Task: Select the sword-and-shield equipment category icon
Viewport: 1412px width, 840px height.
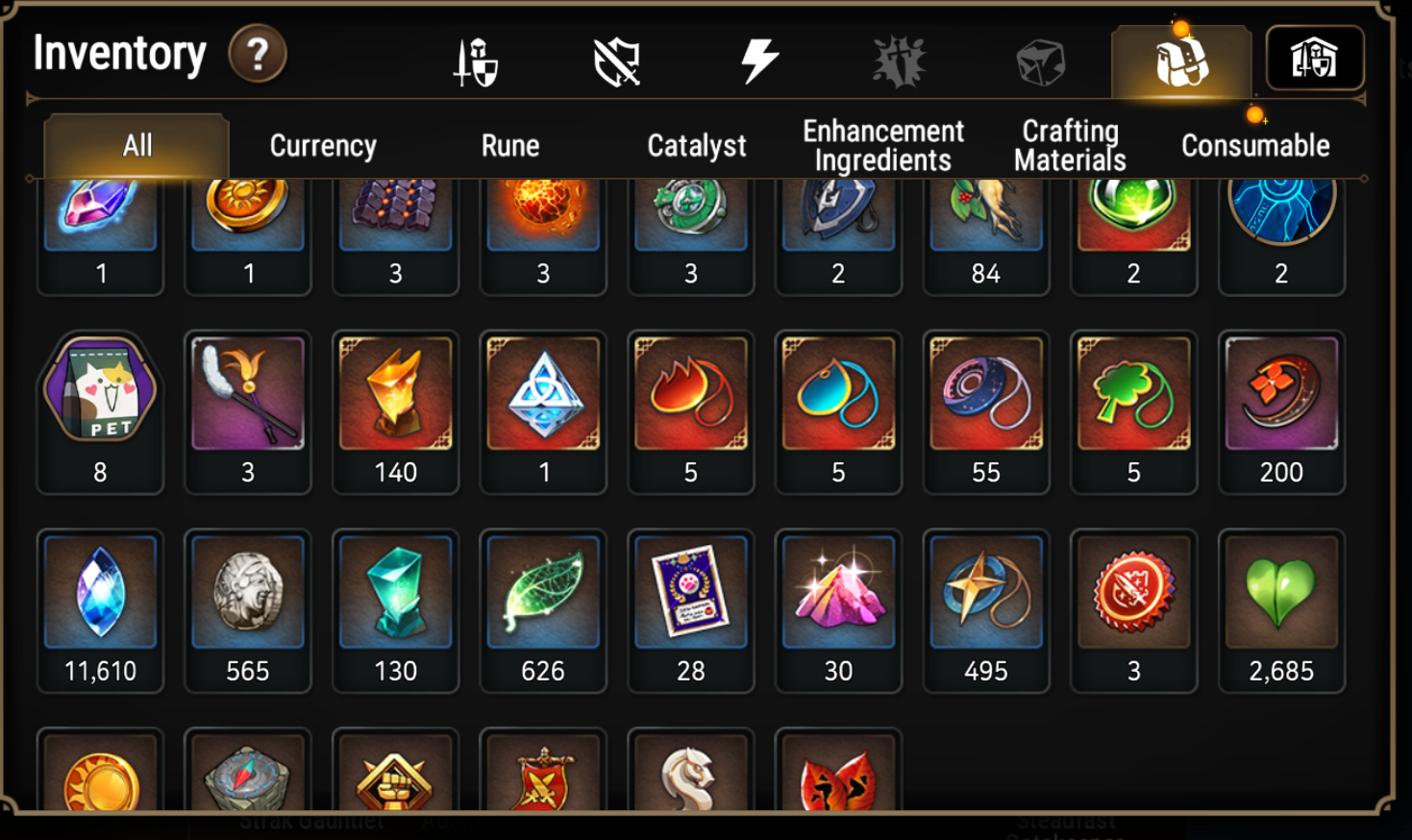Action: click(x=475, y=59)
